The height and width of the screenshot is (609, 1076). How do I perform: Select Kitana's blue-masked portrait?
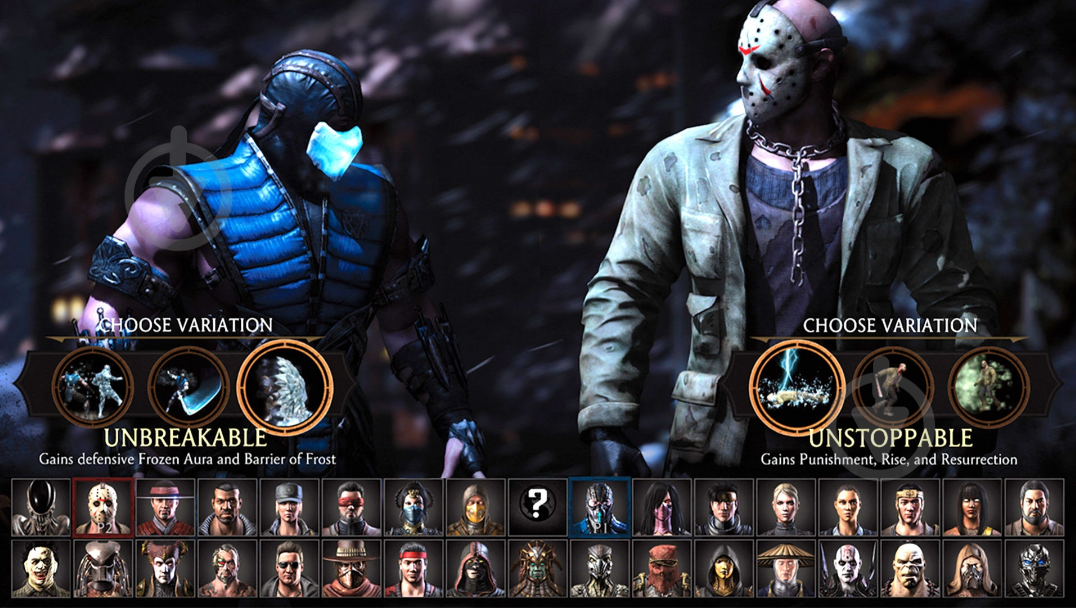[x=413, y=507]
